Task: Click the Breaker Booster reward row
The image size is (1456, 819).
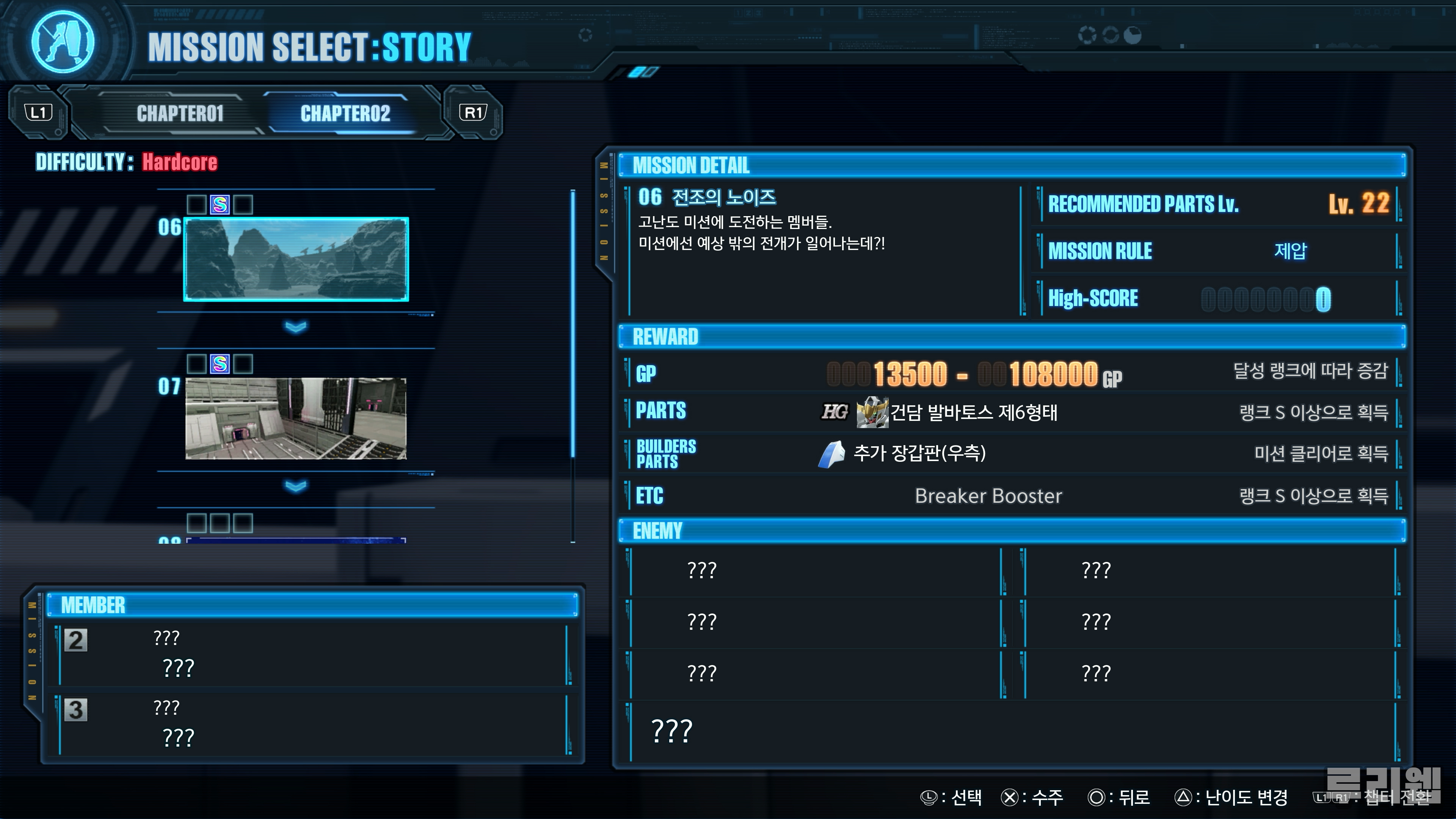Action: tap(988, 496)
